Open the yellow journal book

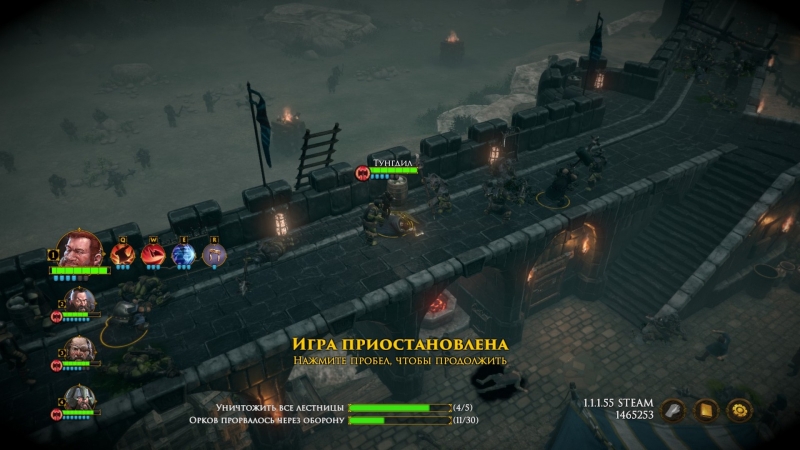point(706,409)
